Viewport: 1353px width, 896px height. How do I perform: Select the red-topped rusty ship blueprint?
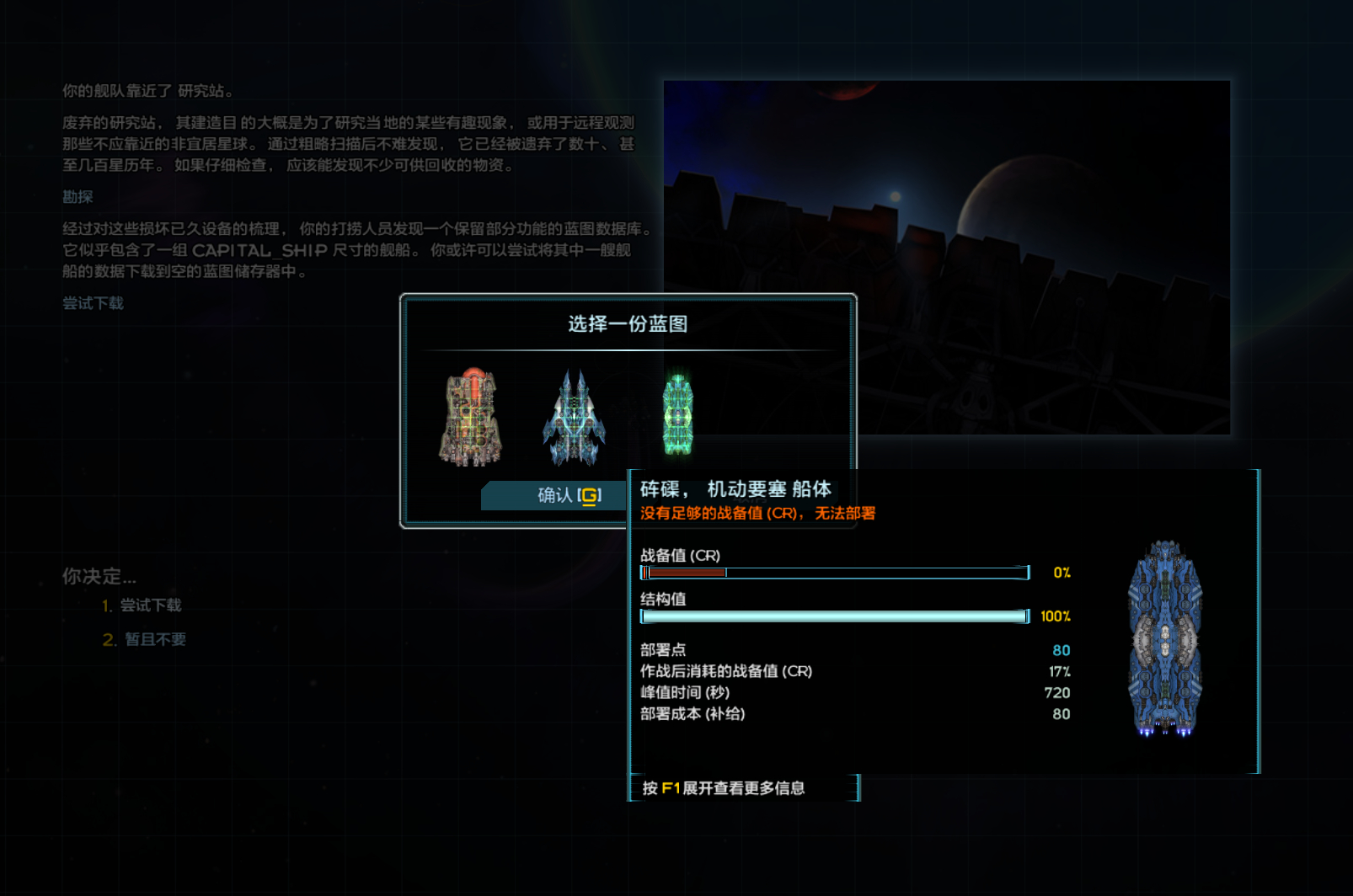471,417
